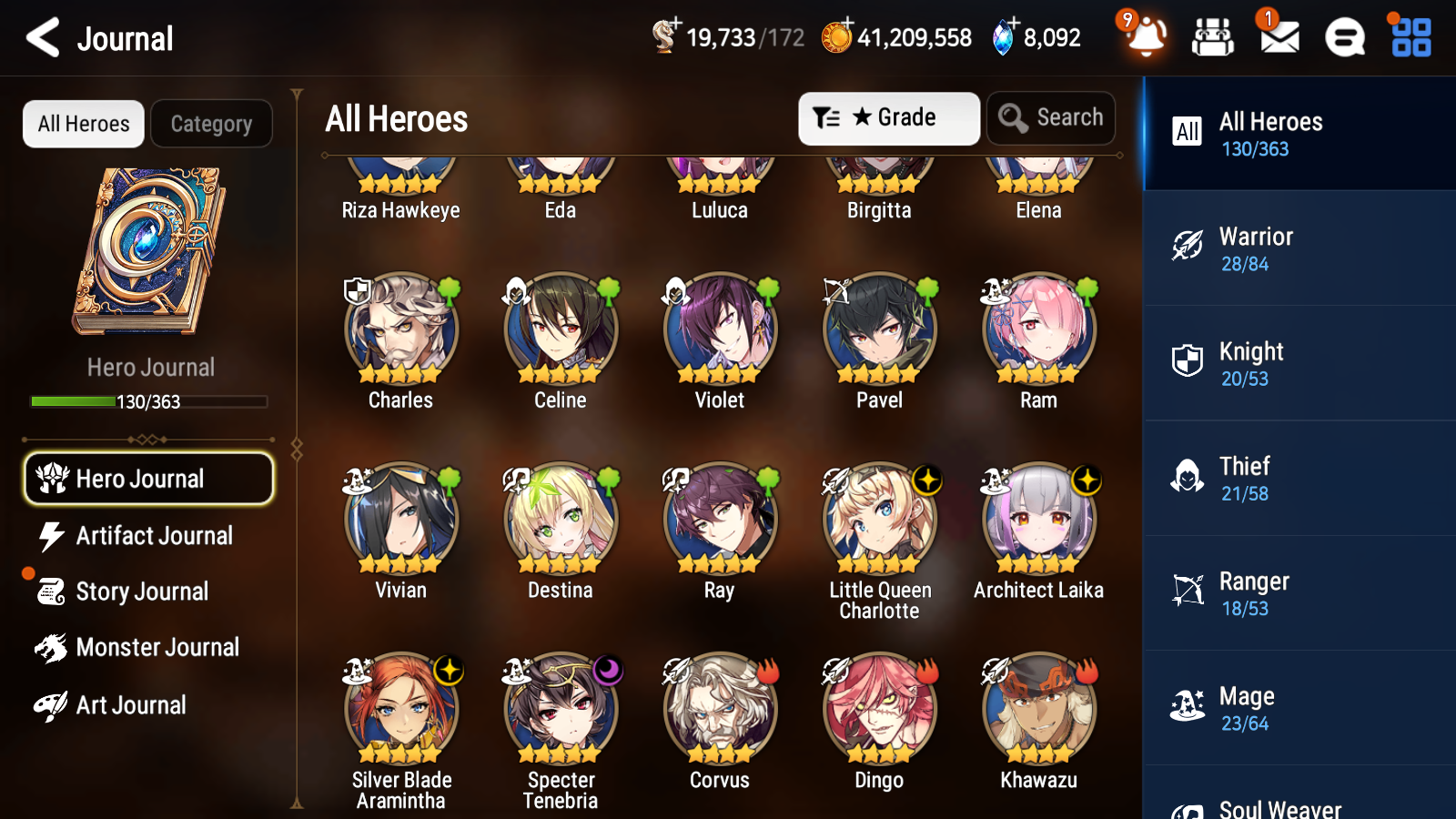Viewport: 1456px width, 819px height.
Task: Keep All Heroes view selected
Action: pyautogui.click(x=83, y=124)
